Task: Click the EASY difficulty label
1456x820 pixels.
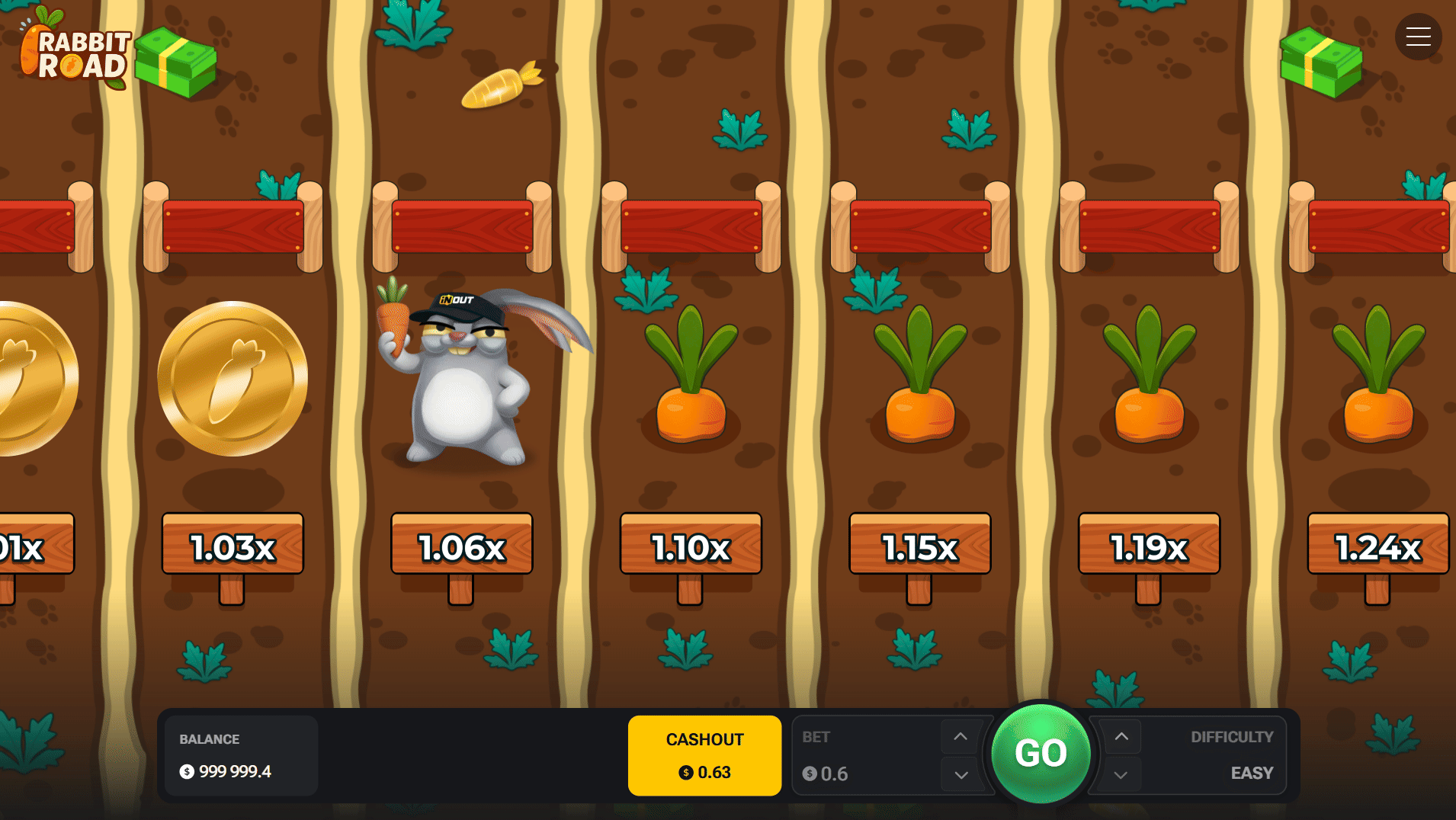Action: (1251, 773)
